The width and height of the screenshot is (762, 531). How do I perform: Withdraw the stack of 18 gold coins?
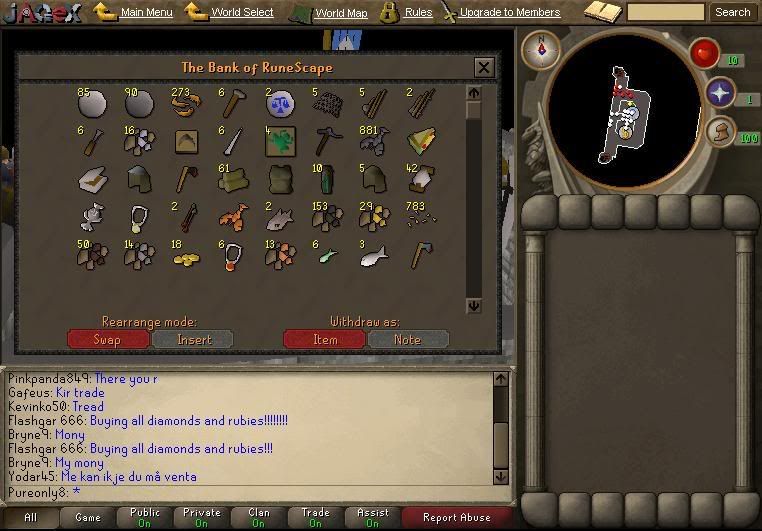(x=186, y=257)
